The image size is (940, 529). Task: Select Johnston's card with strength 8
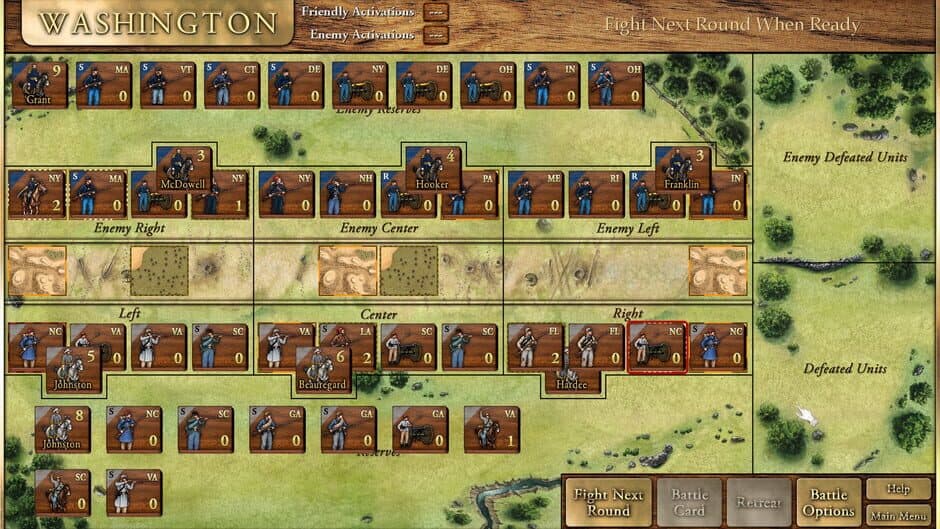point(62,428)
